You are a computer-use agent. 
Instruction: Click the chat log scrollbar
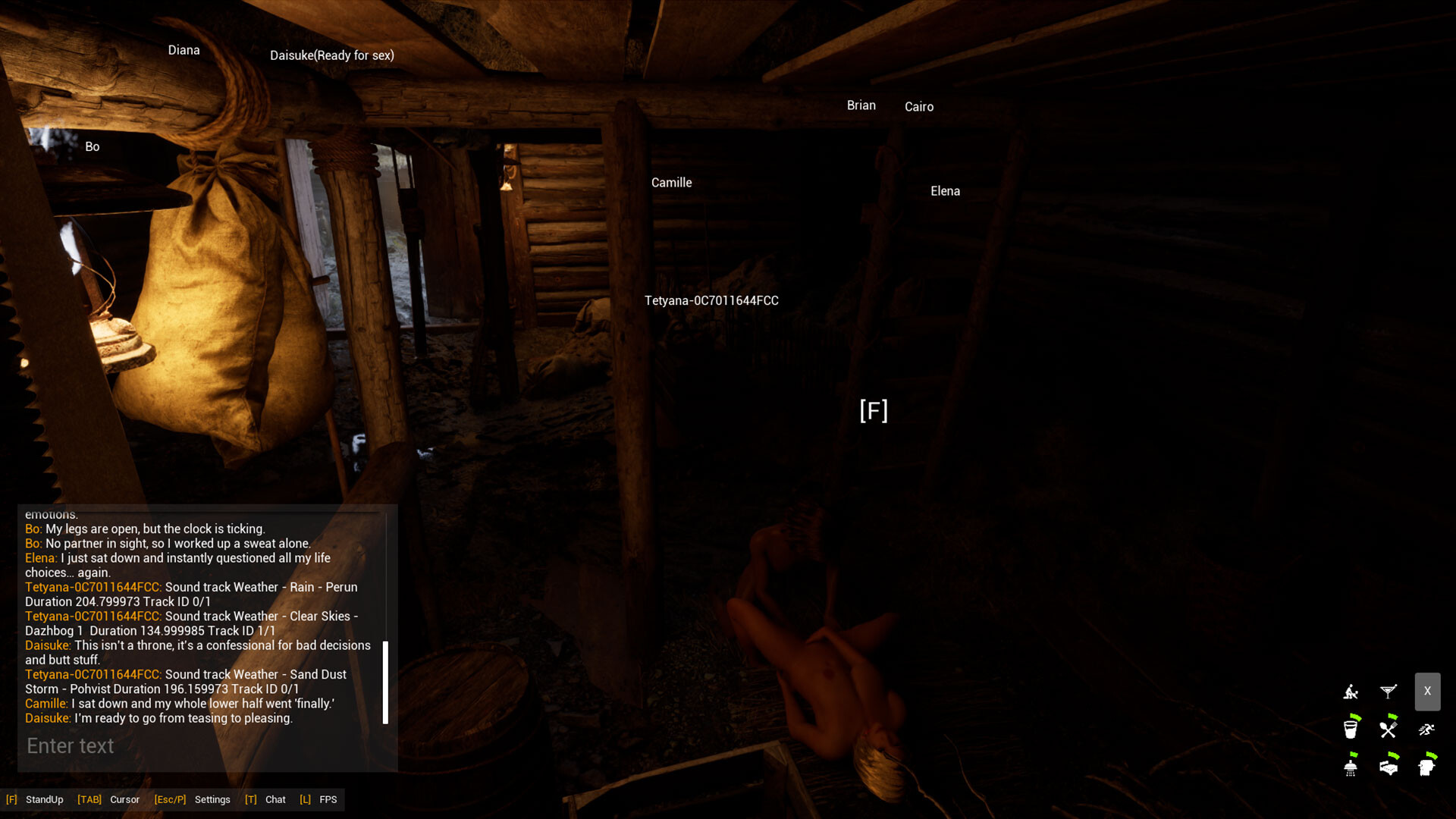[x=387, y=682]
